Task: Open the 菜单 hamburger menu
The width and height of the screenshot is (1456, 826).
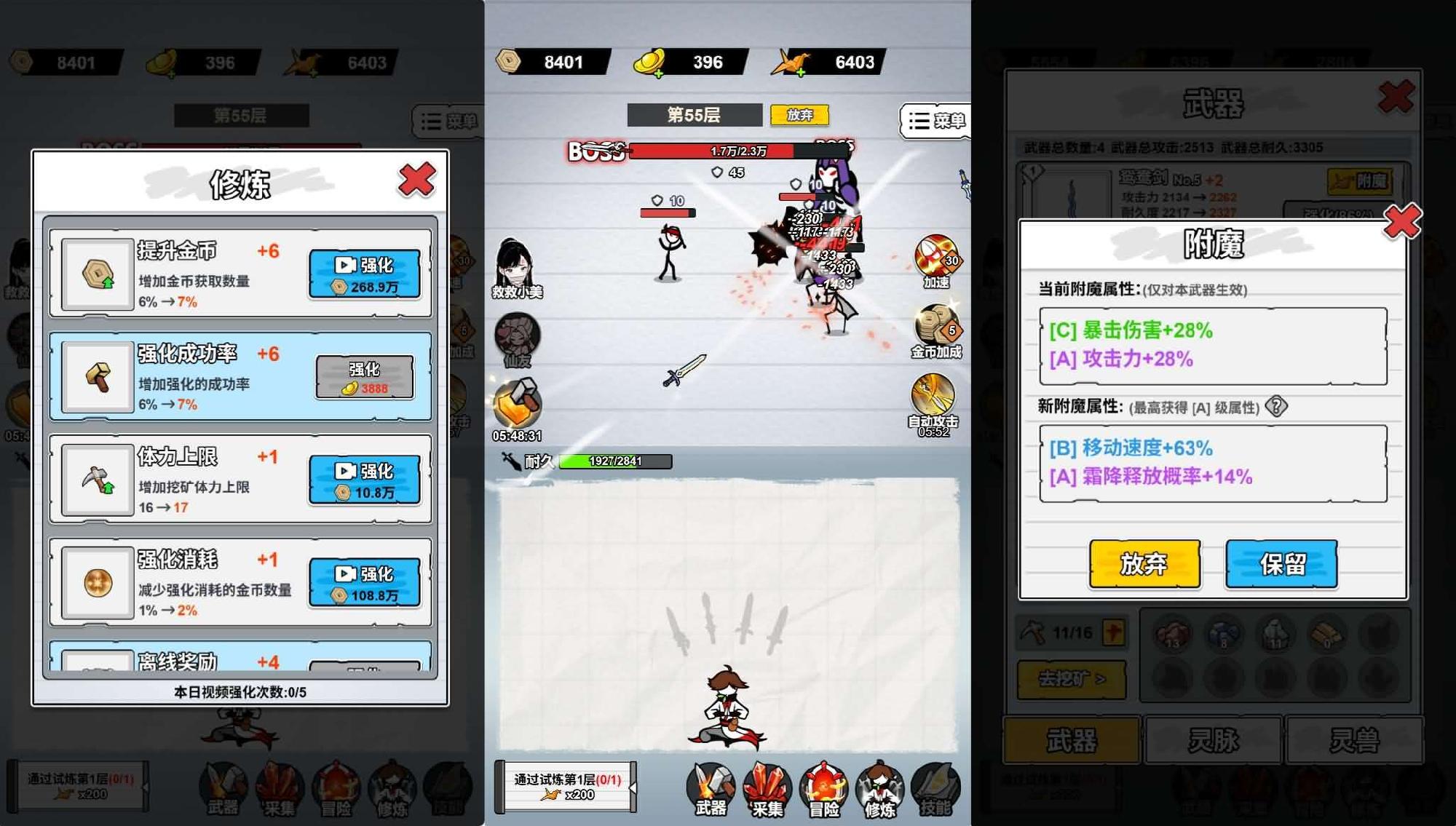Action: coord(934,121)
